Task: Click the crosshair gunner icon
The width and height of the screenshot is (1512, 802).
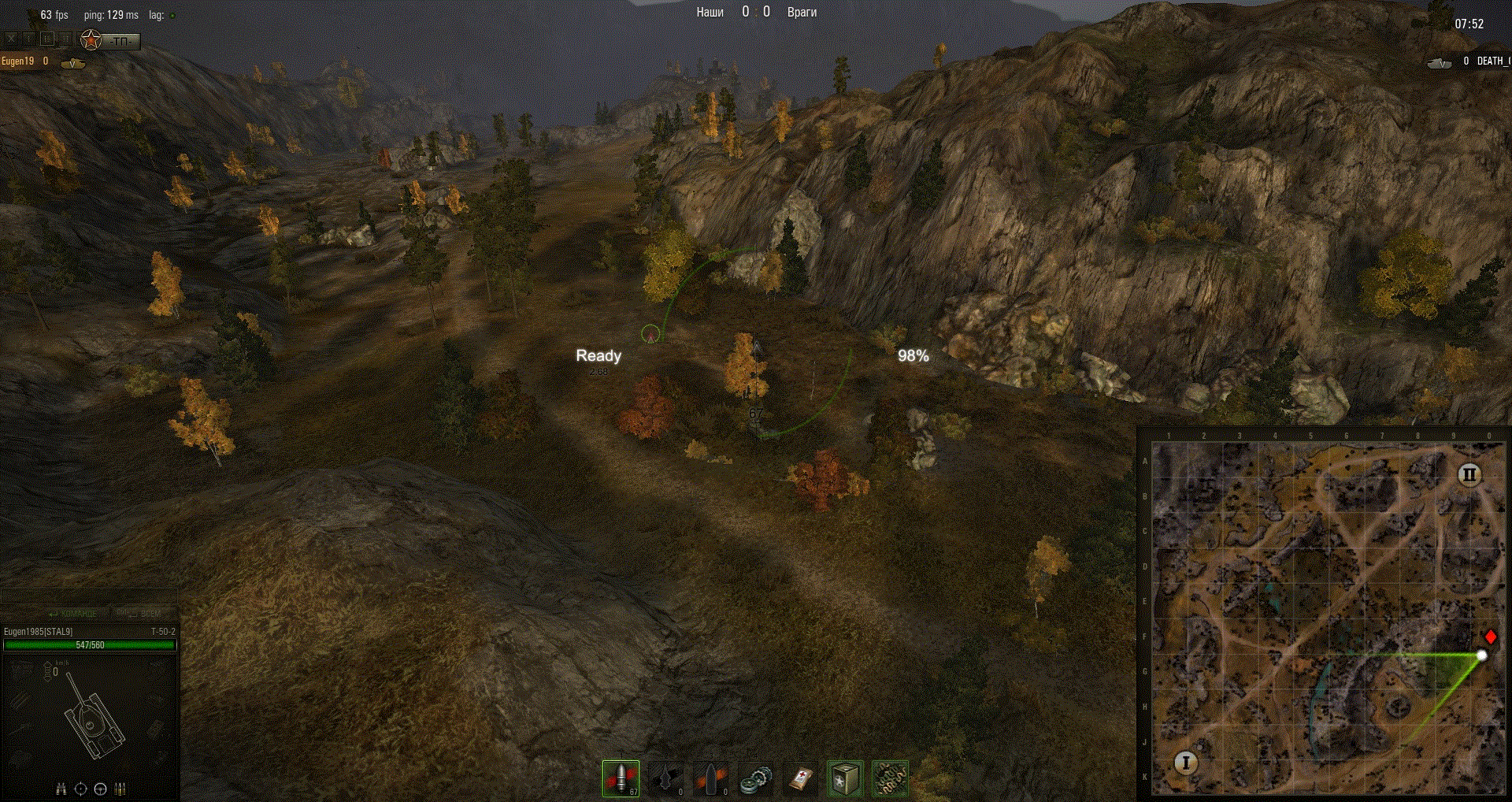Action: click(x=80, y=789)
